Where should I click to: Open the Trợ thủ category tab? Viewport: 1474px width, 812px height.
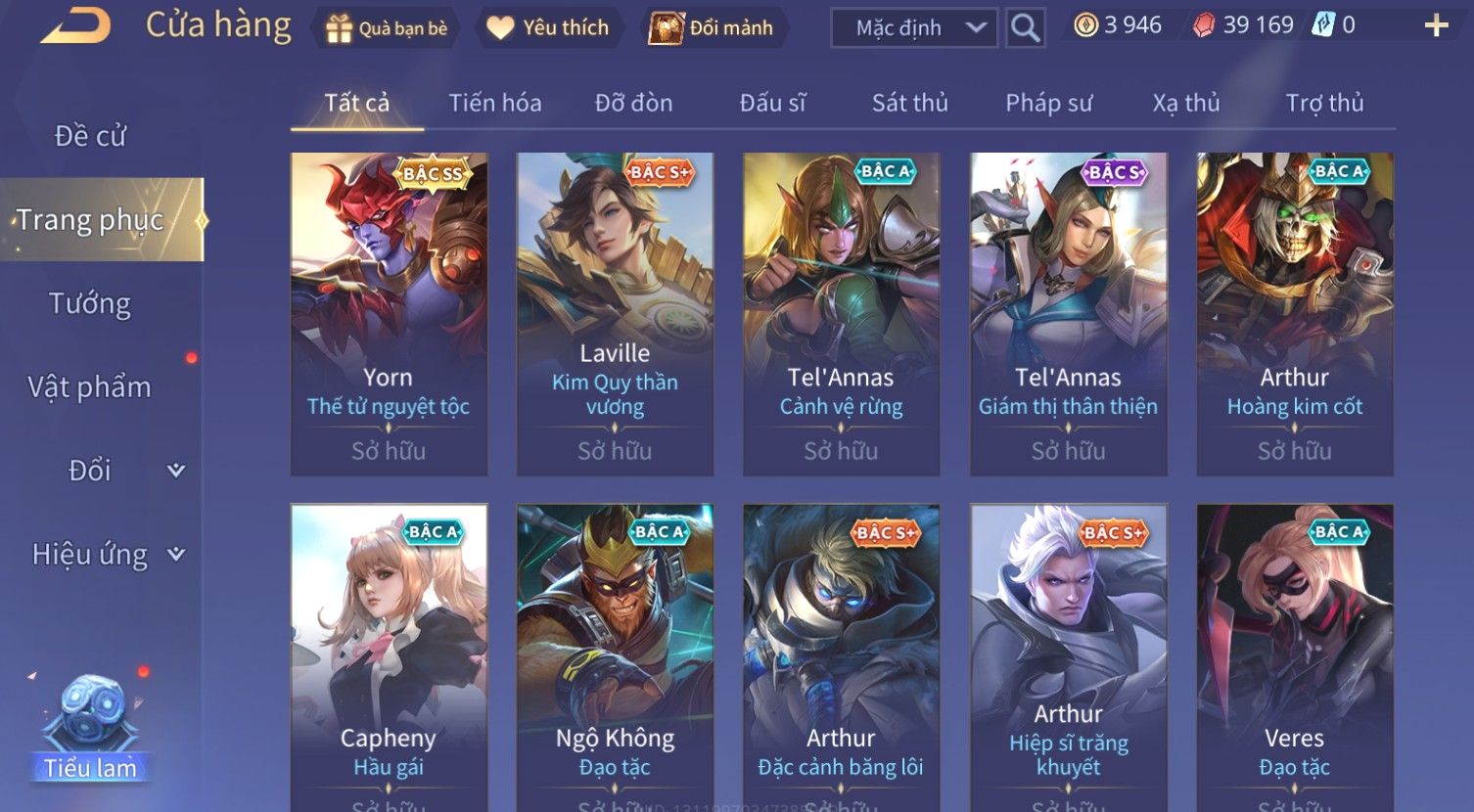tap(1324, 103)
